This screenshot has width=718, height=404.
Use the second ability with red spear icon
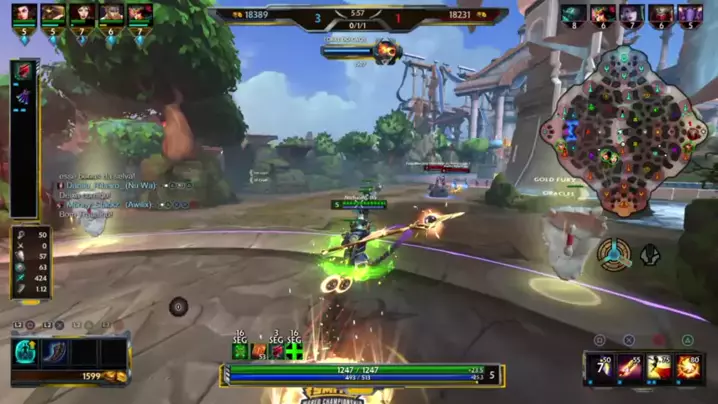click(630, 367)
